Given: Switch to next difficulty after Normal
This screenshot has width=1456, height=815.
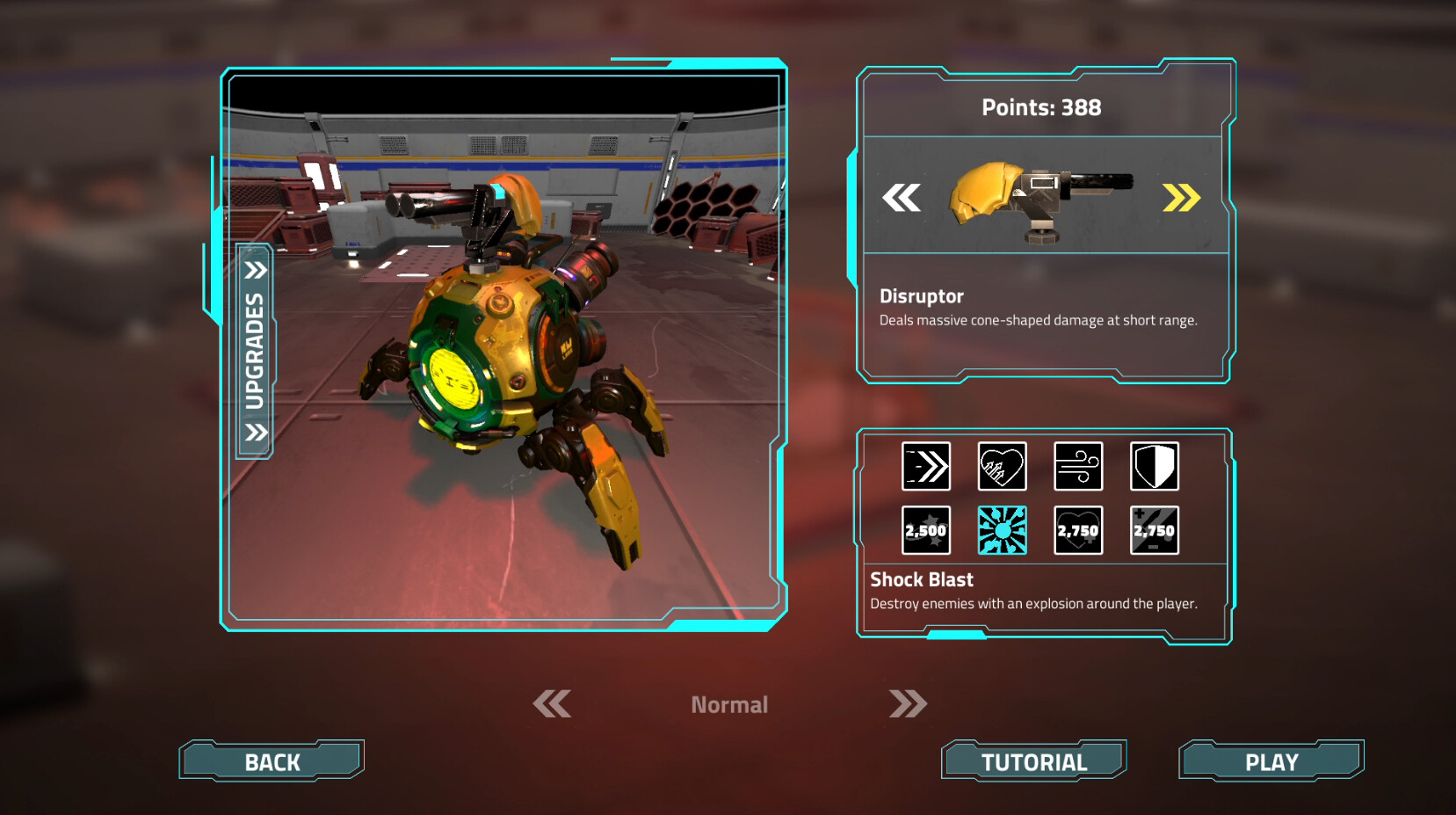Looking at the screenshot, I should 909,703.
